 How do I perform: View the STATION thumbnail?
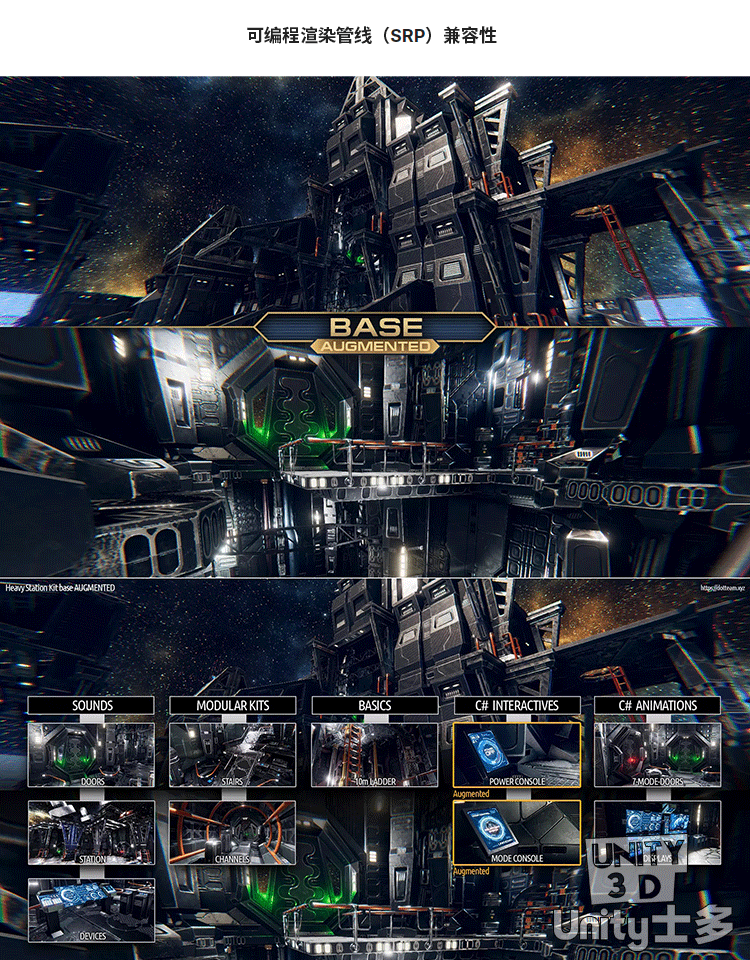(91, 832)
